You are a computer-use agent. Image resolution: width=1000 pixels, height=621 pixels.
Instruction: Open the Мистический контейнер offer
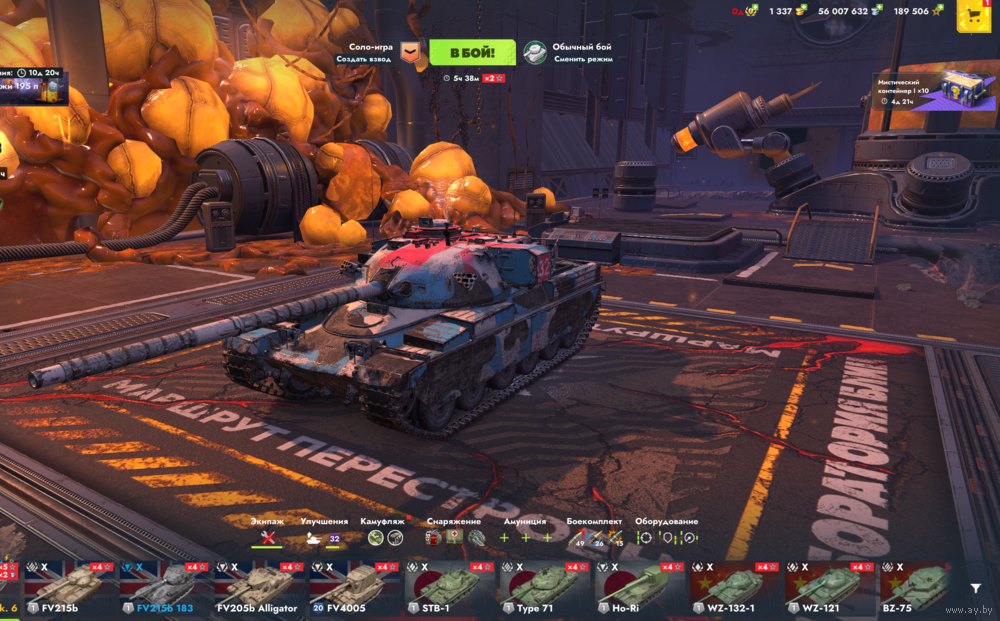point(936,92)
